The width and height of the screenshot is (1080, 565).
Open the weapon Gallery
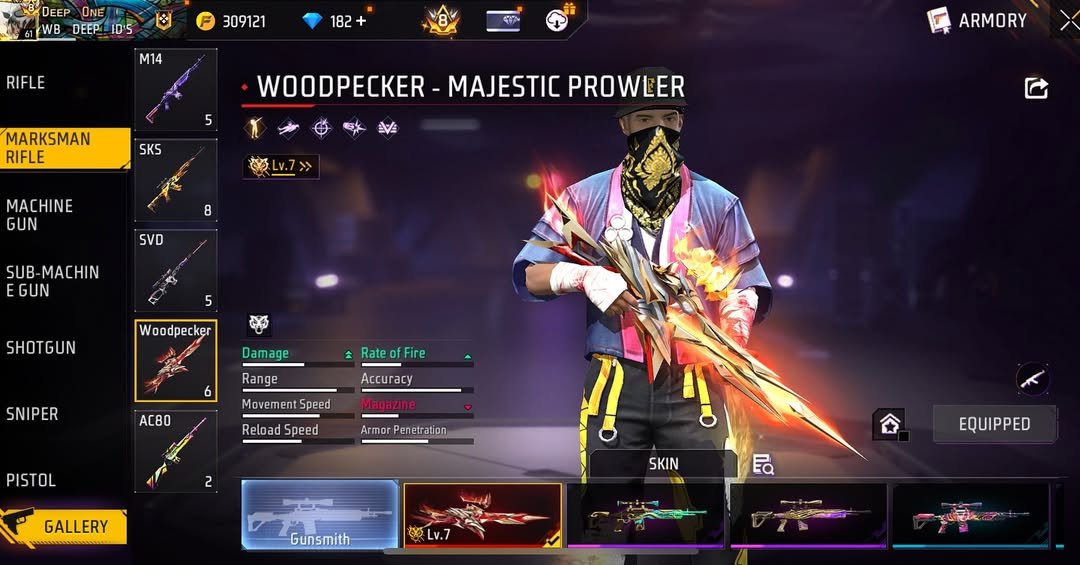pyautogui.click(x=66, y=526)
